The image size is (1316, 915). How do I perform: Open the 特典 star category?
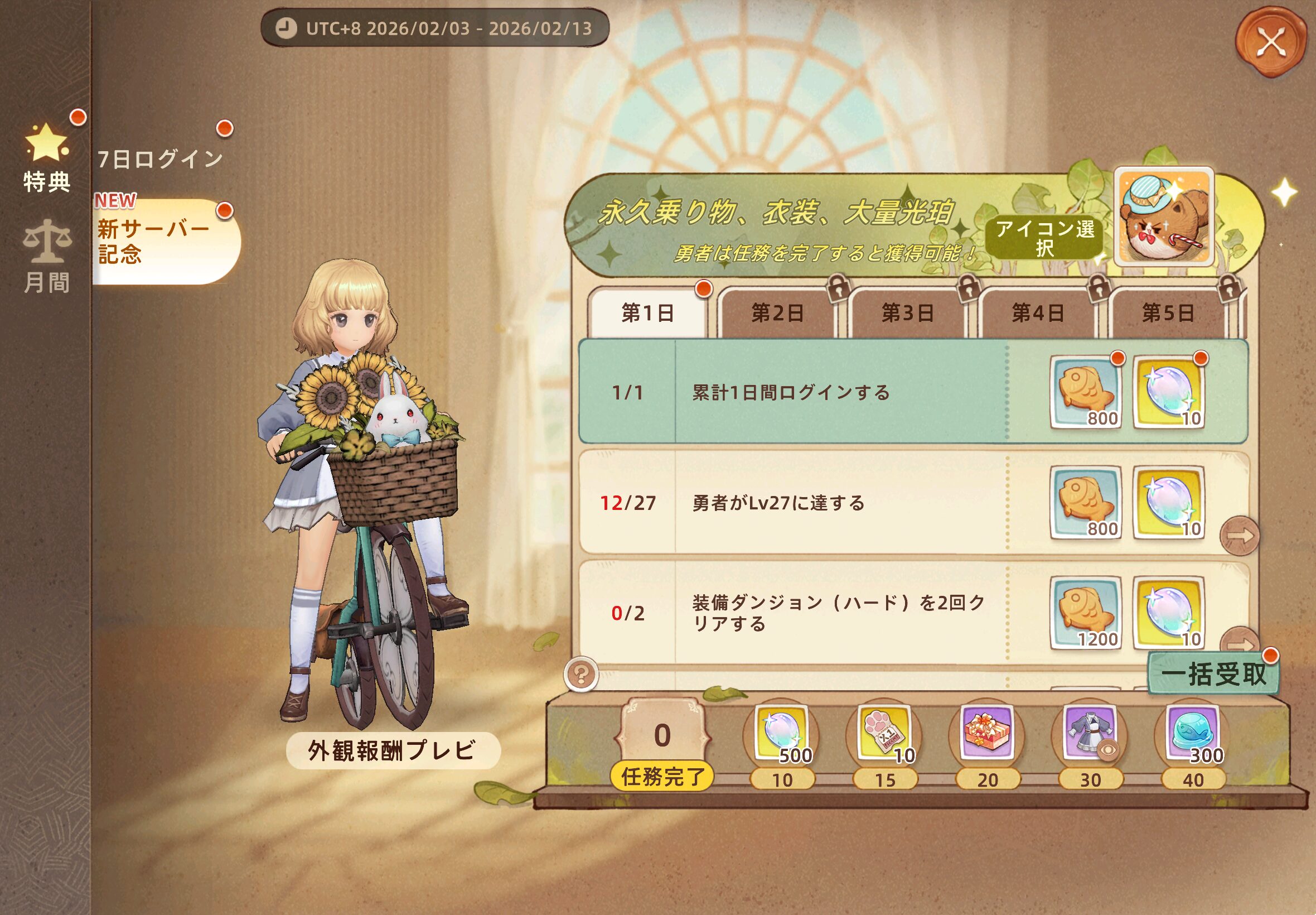coord(46,158)
